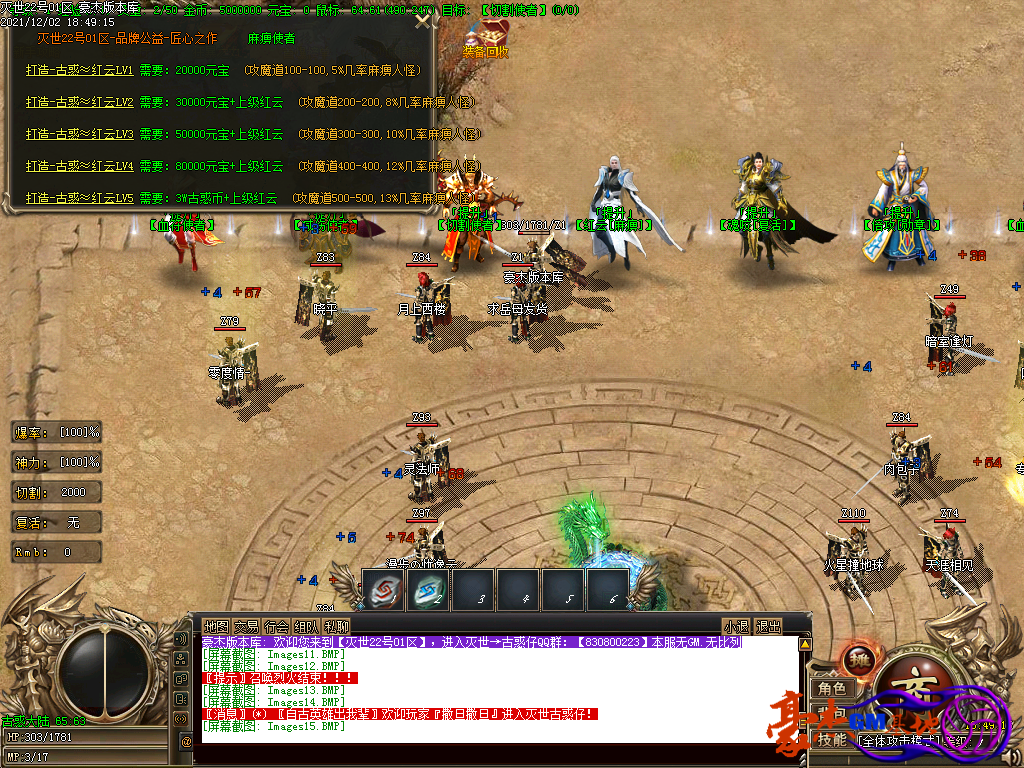Viewport: 1024px width, 768px height.
Task: Use the red rune stone in hotbar slot 1
Action: (x=383, y=590)
